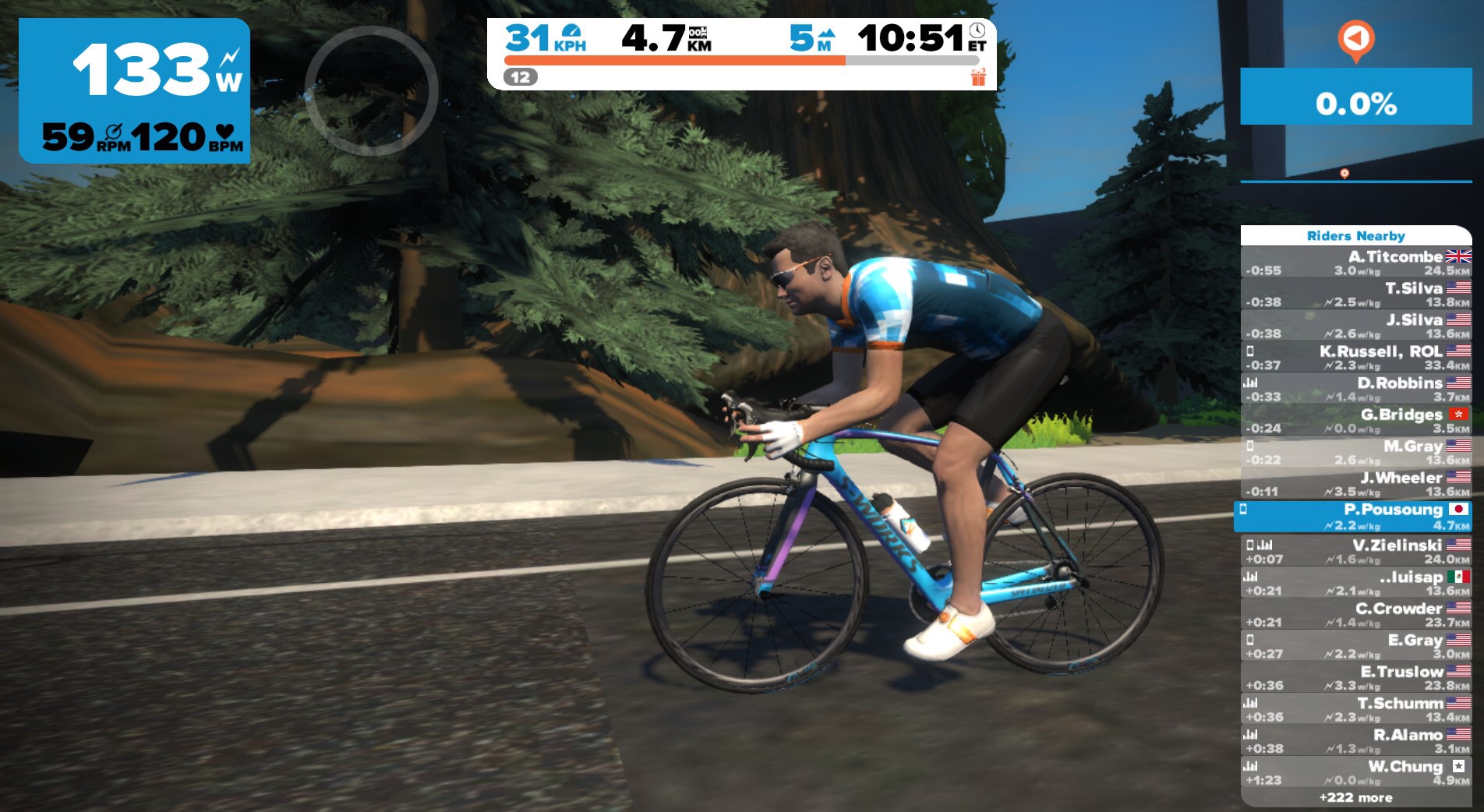Select A.Titcombe in Riders Nearby
The image size is (1484, 812).
(1356, 263)
